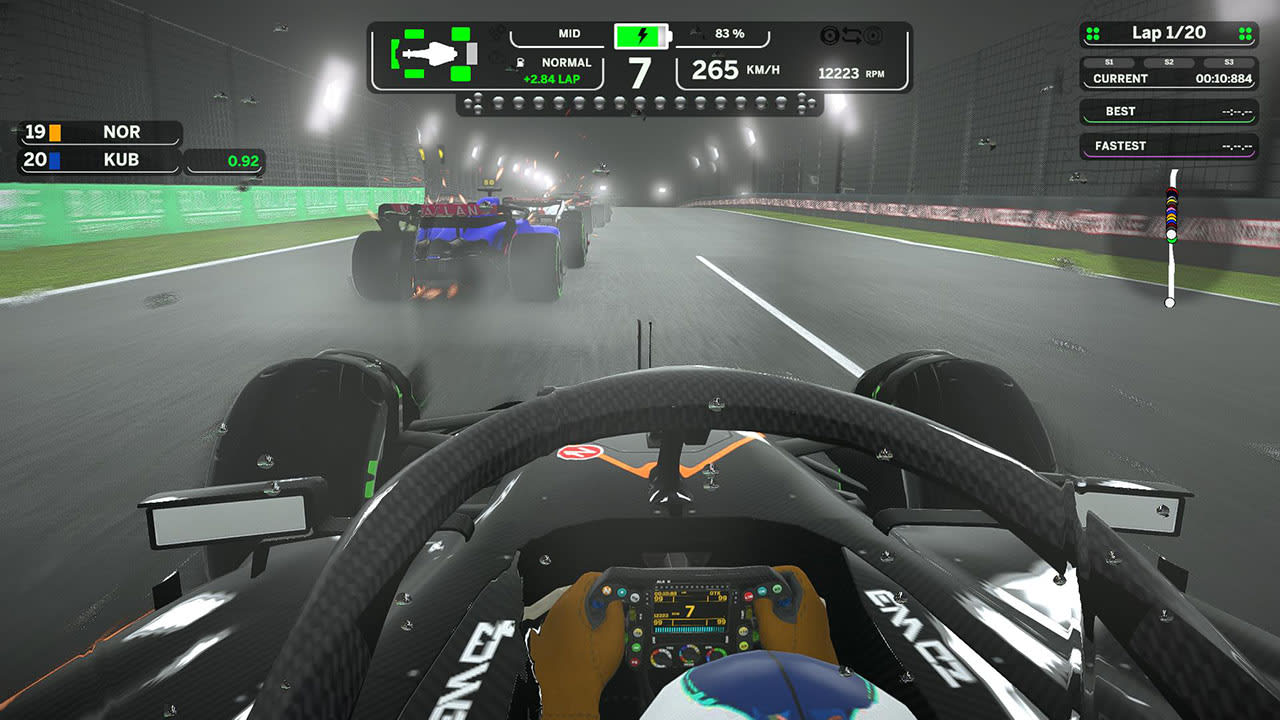Open the S1 sector time expander
Screen dimensions: 1280x720
[1109, 60]
